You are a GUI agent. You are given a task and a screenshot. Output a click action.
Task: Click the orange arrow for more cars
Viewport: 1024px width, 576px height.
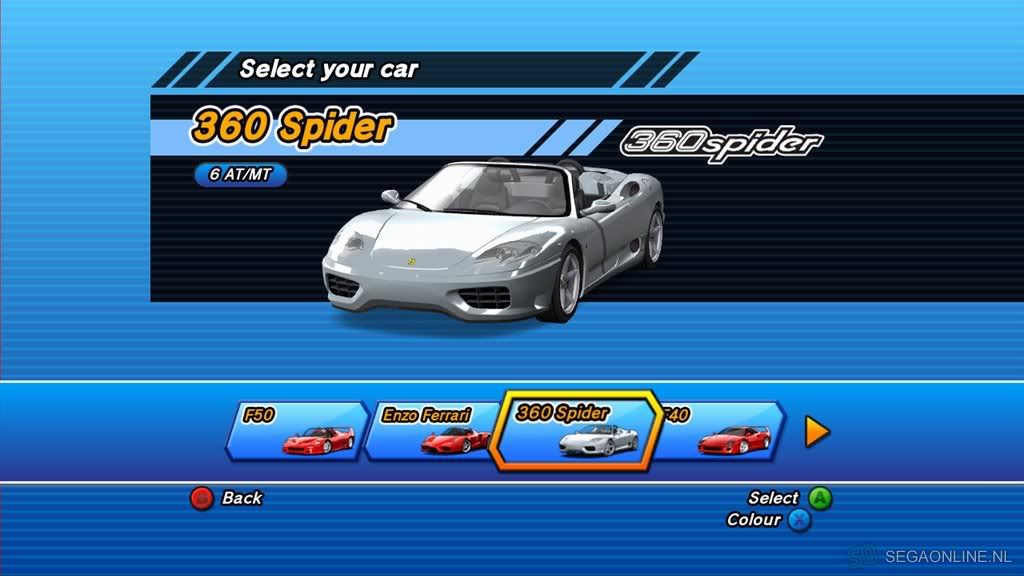[x=817, y=431]
